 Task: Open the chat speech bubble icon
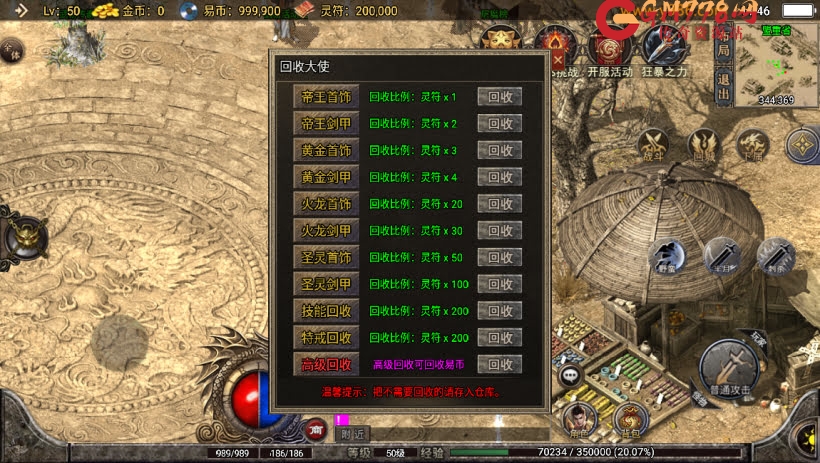point(571,376)
